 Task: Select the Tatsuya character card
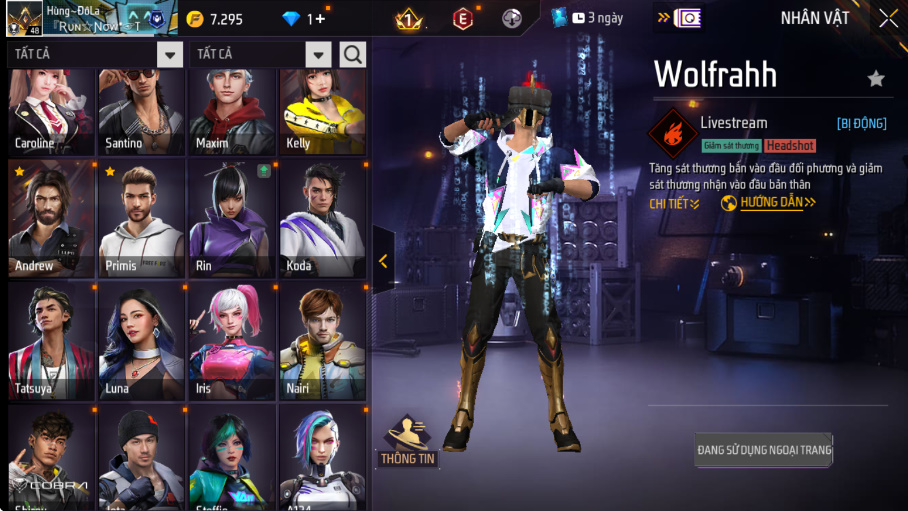point(52,341)
